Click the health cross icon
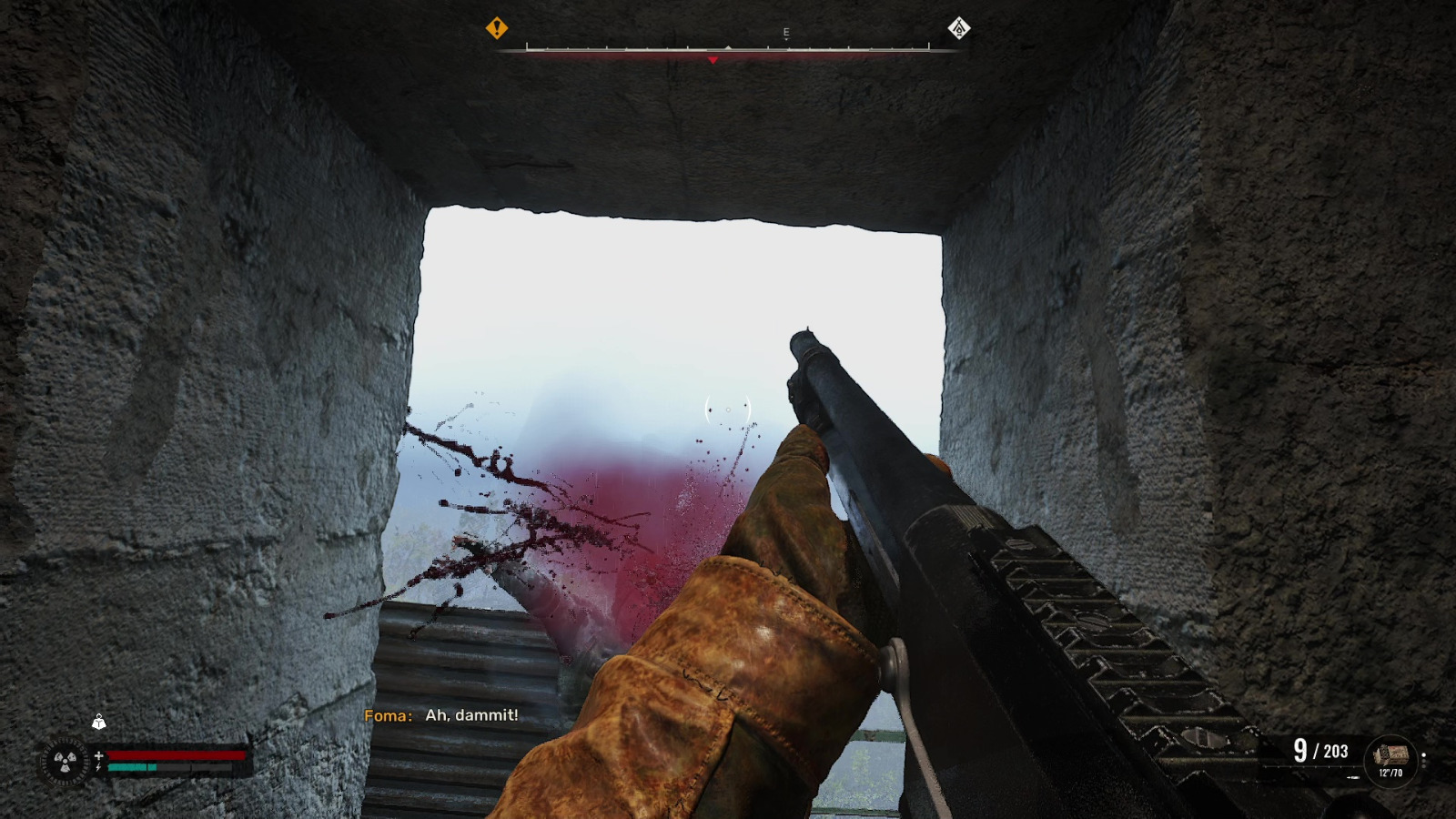The width and height of the screenshot is (1456, 819). (99, 755)
